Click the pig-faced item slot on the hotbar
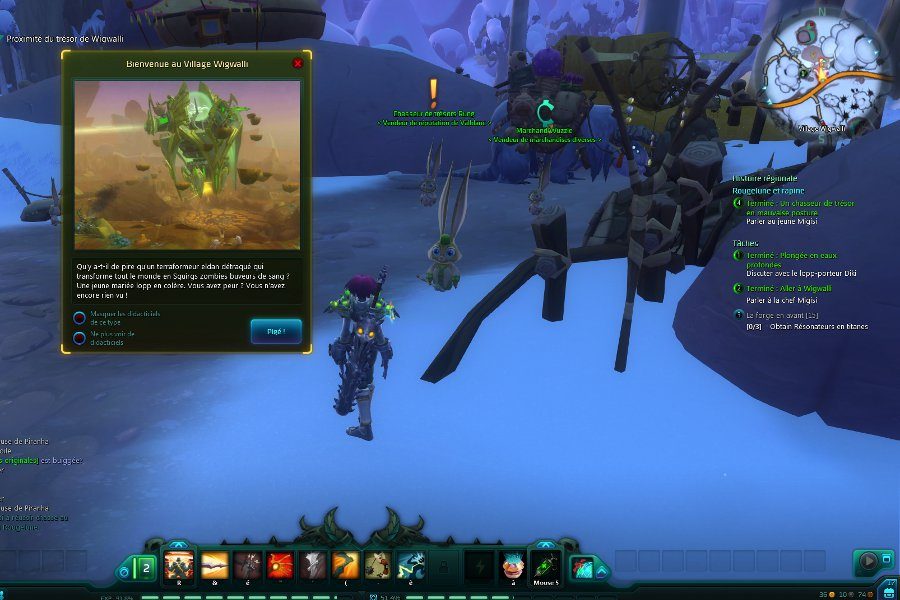This screenshot has width=900, height=600. click(x=513, y=565)
